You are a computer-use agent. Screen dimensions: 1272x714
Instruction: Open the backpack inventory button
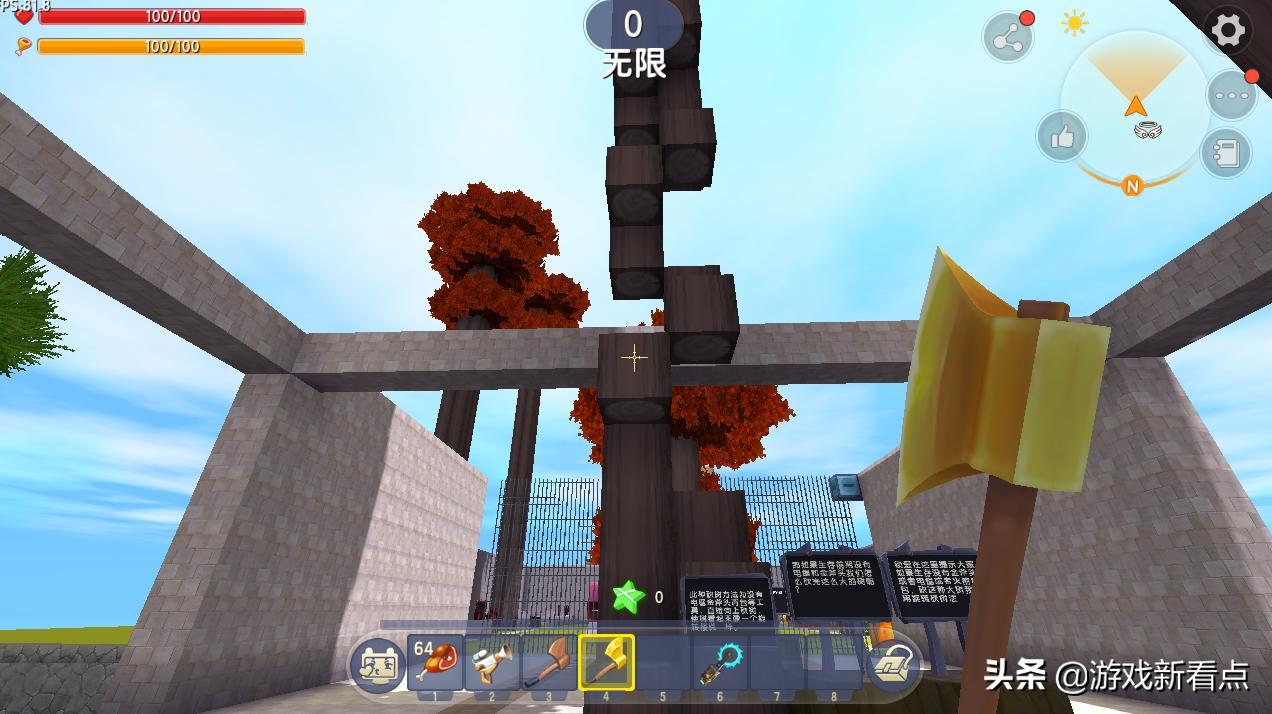pos(893,664)
